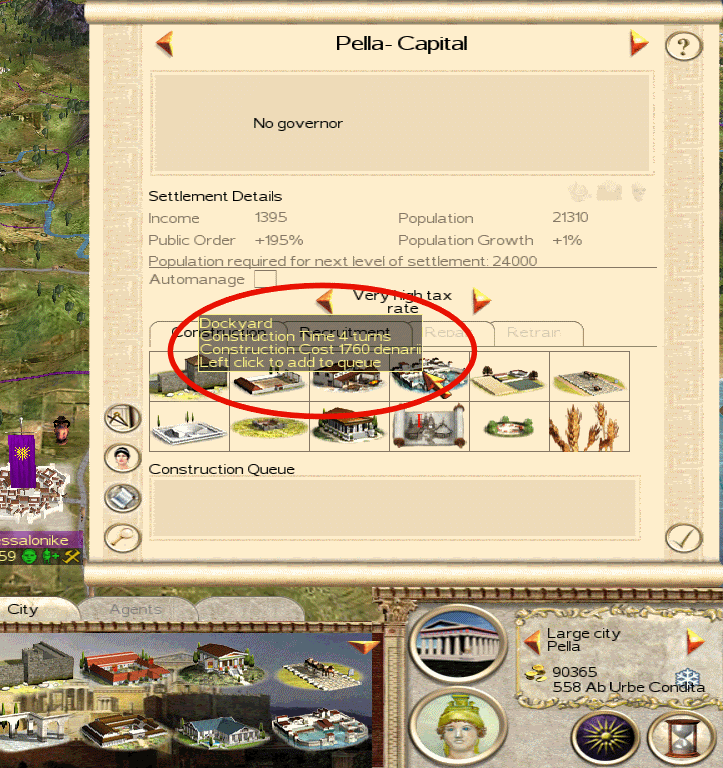This screenshot has height=768, width=723.
Task: Raise the tax rate with the right arrow
Action: [481, 300]
